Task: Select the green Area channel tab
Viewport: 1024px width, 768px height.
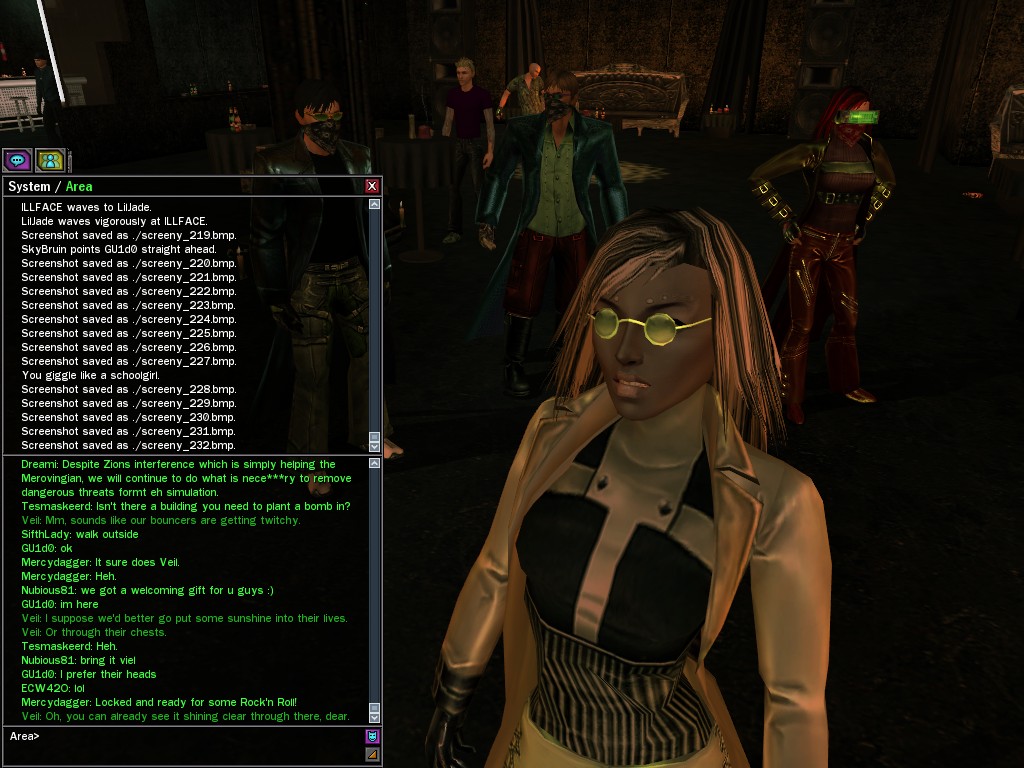Action: [79, 186]
